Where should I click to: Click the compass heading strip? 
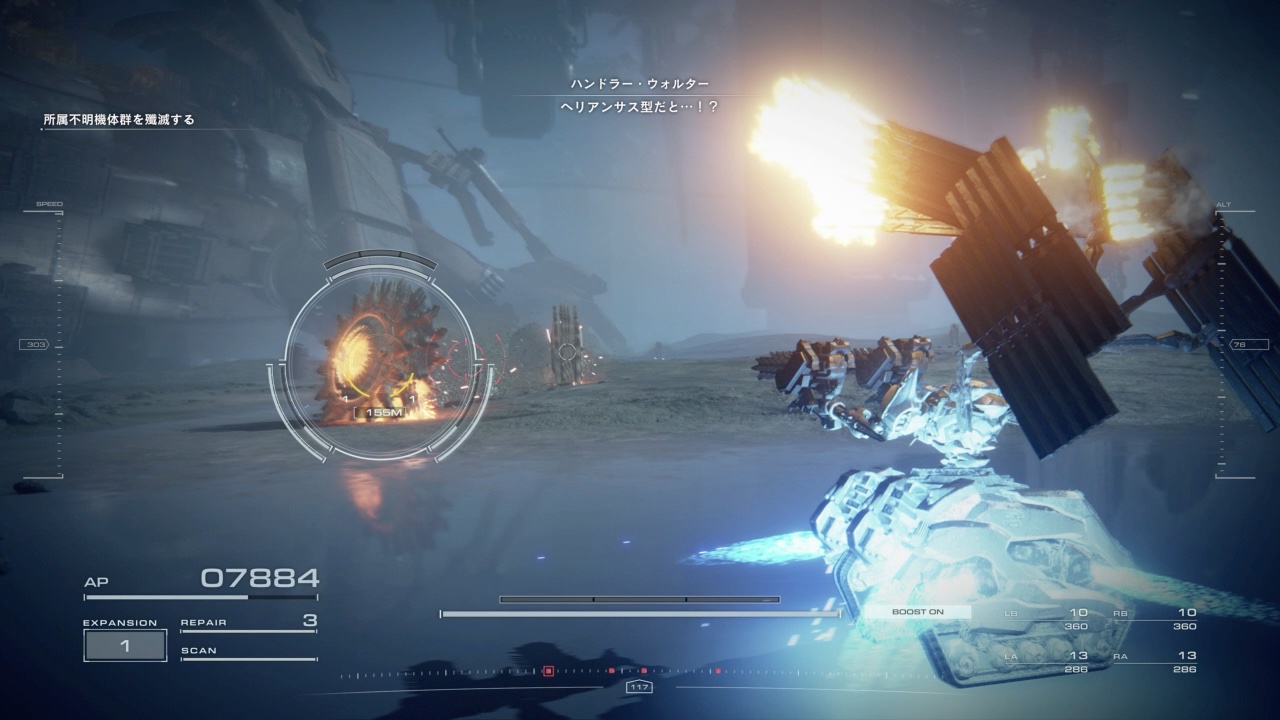(639, 672)
